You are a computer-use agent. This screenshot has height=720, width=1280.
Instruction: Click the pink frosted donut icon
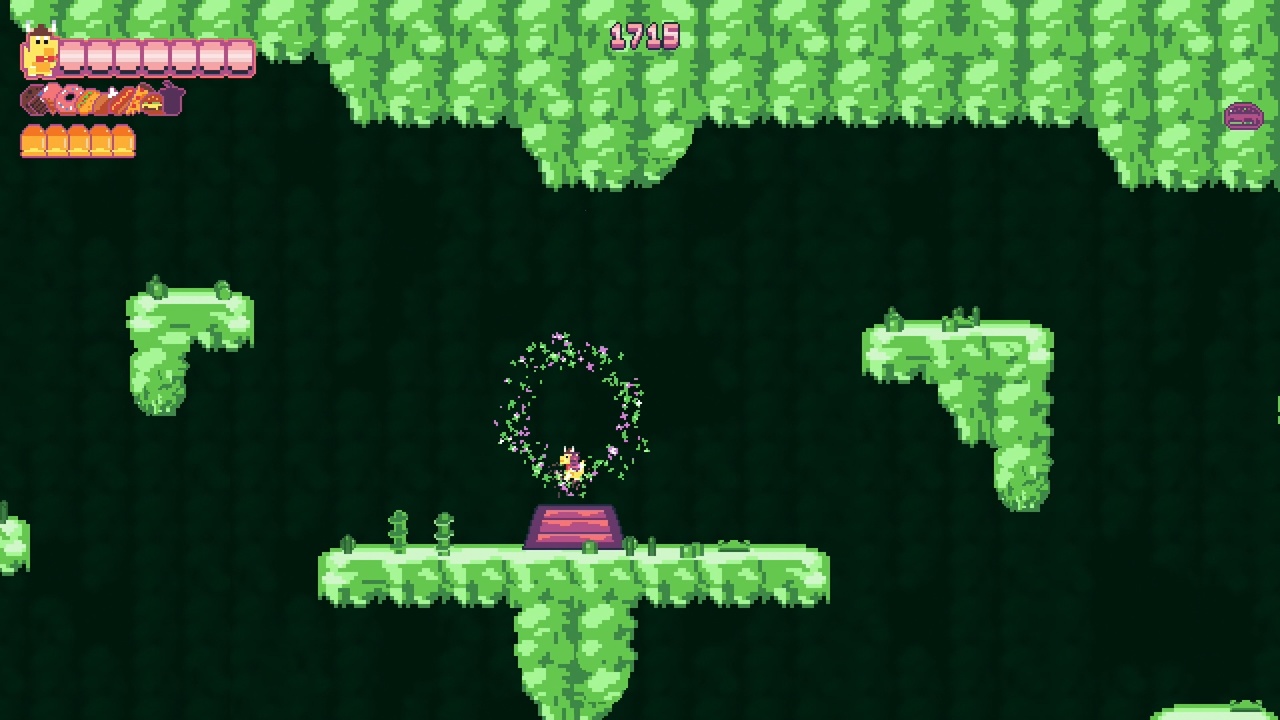tap(50, 100)
